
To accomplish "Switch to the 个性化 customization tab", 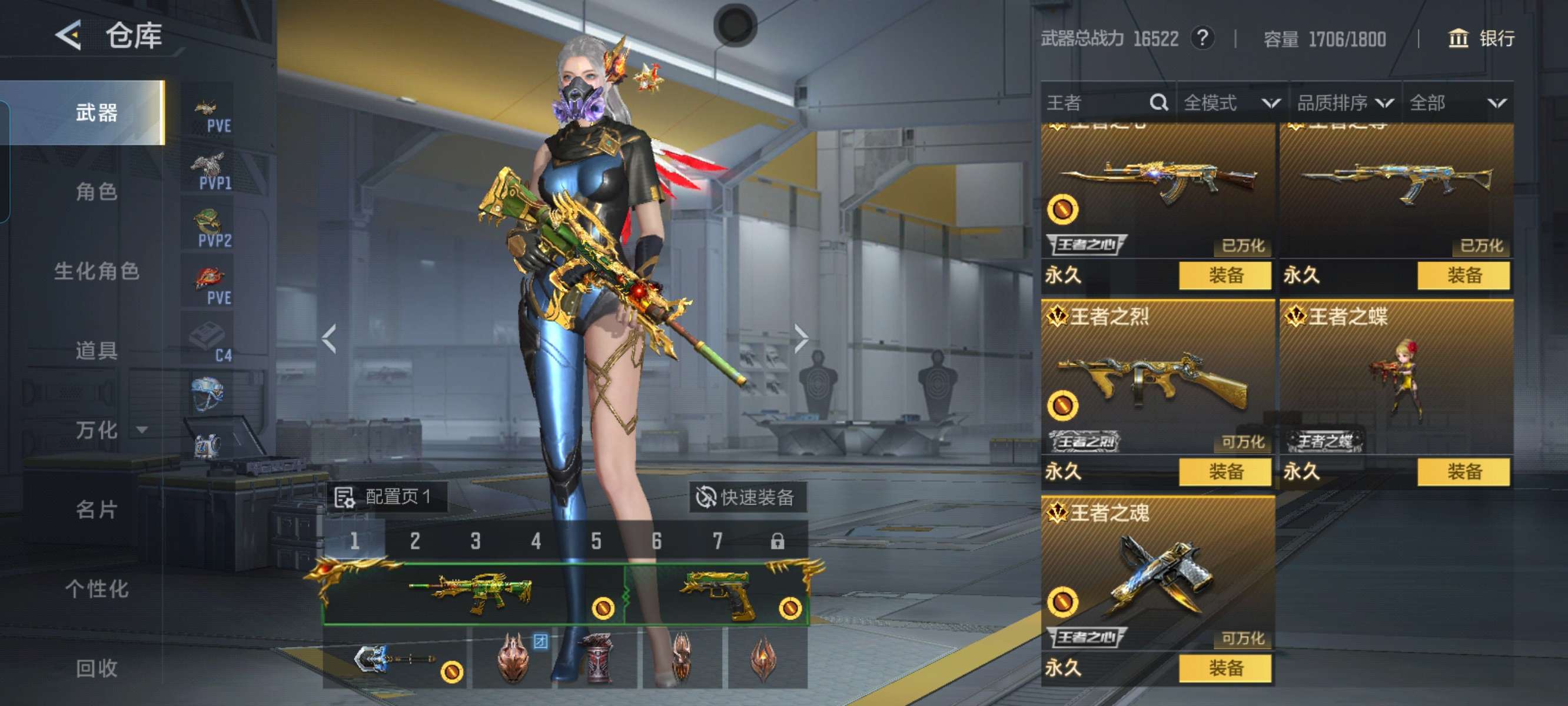I will click(96, 589).
